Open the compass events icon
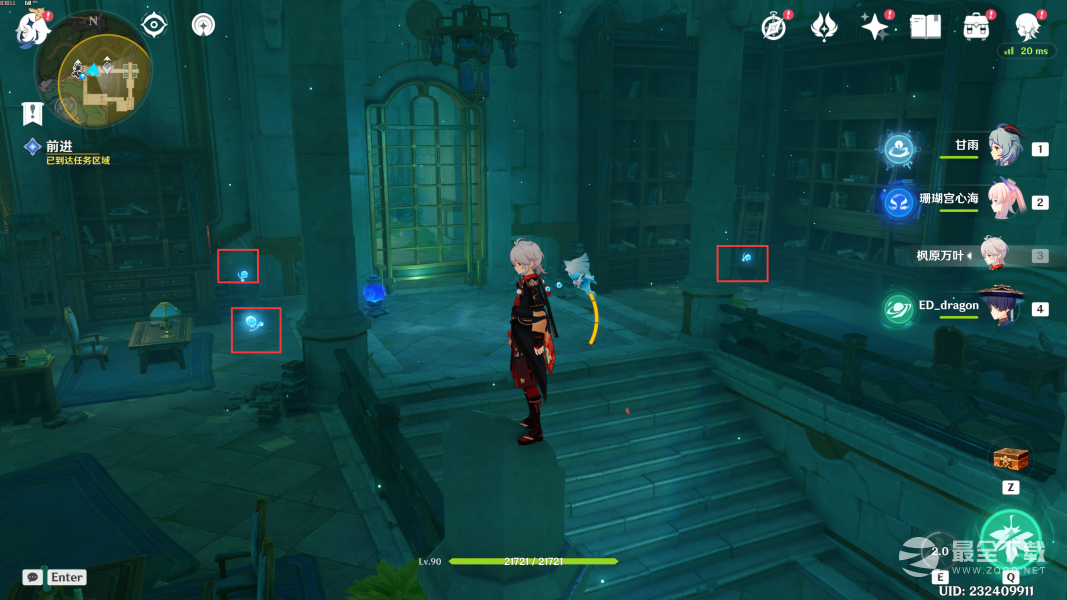 click(775, 27)
